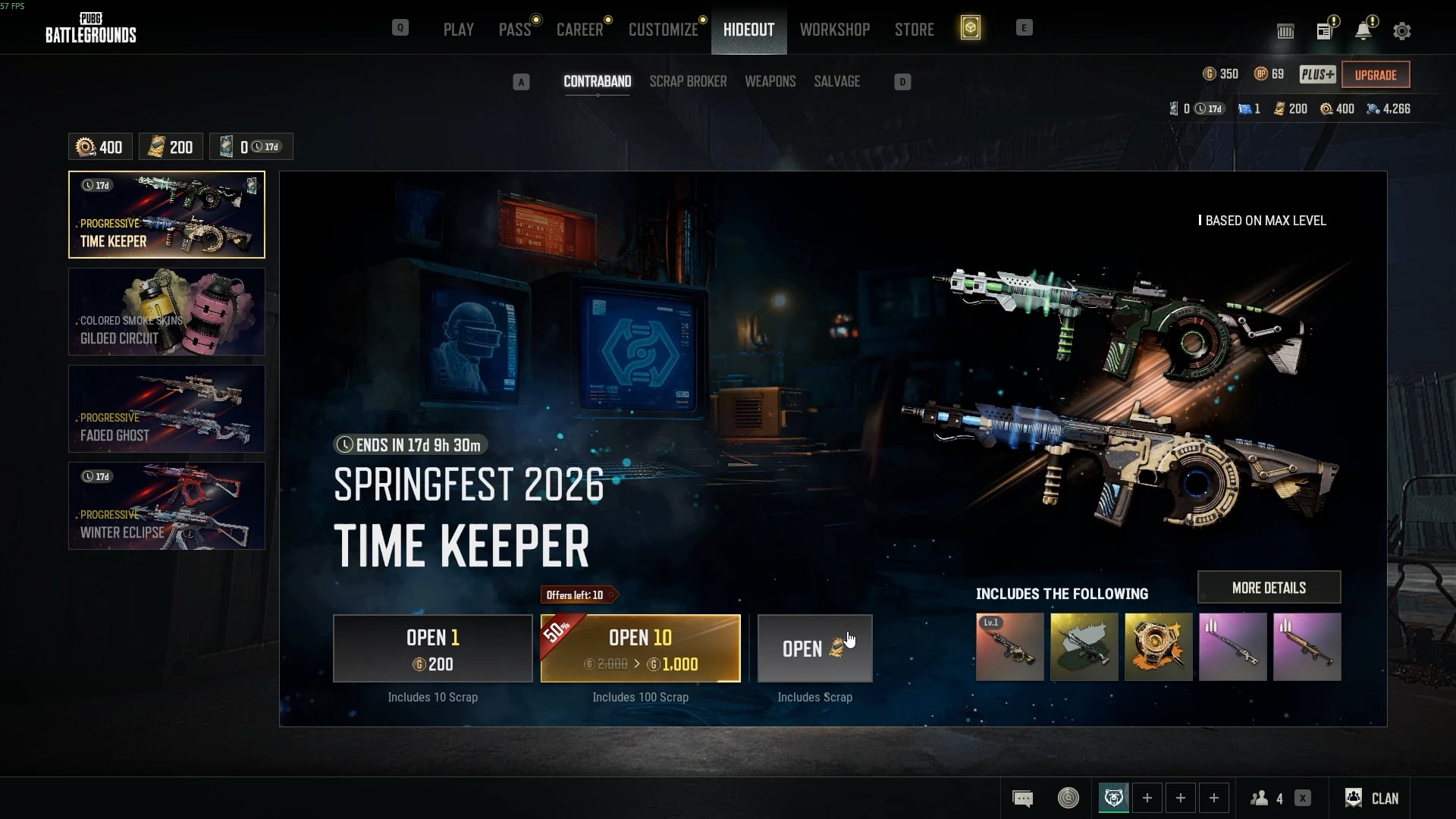Switch to the Pass tab
The image size is (1456, 819).
(x=514, y=30)
